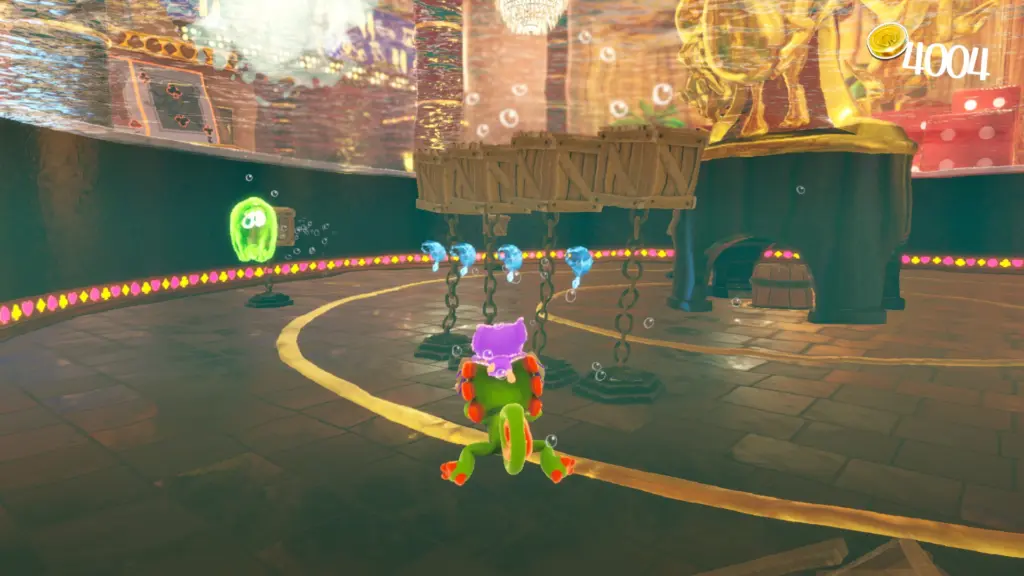The width and height of the screenshot is (1024, 576).
Task: Click the gold coin counter icon
Action: click(884, 42)
